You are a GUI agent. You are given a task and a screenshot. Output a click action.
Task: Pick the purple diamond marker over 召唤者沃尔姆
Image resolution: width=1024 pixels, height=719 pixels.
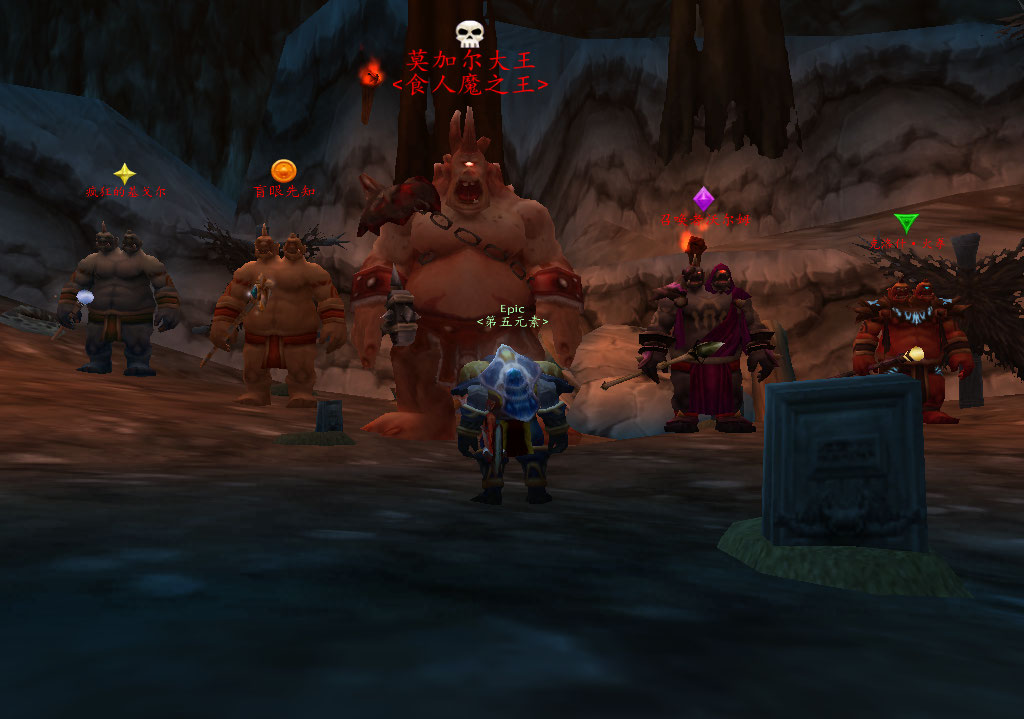point(704,199)
